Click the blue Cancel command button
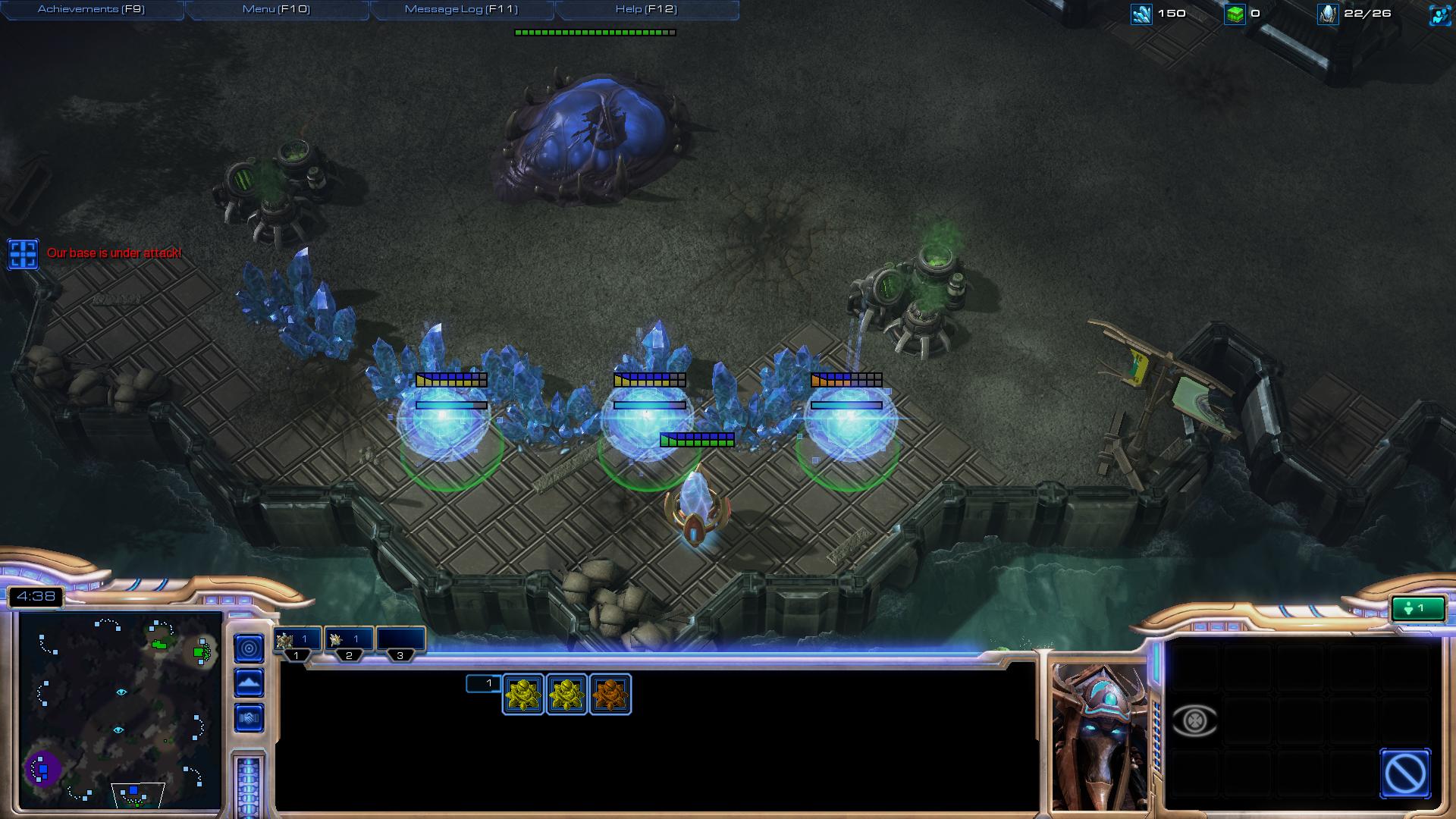The height and width of the screenshot is (819, 1456). click(1405, 773)
